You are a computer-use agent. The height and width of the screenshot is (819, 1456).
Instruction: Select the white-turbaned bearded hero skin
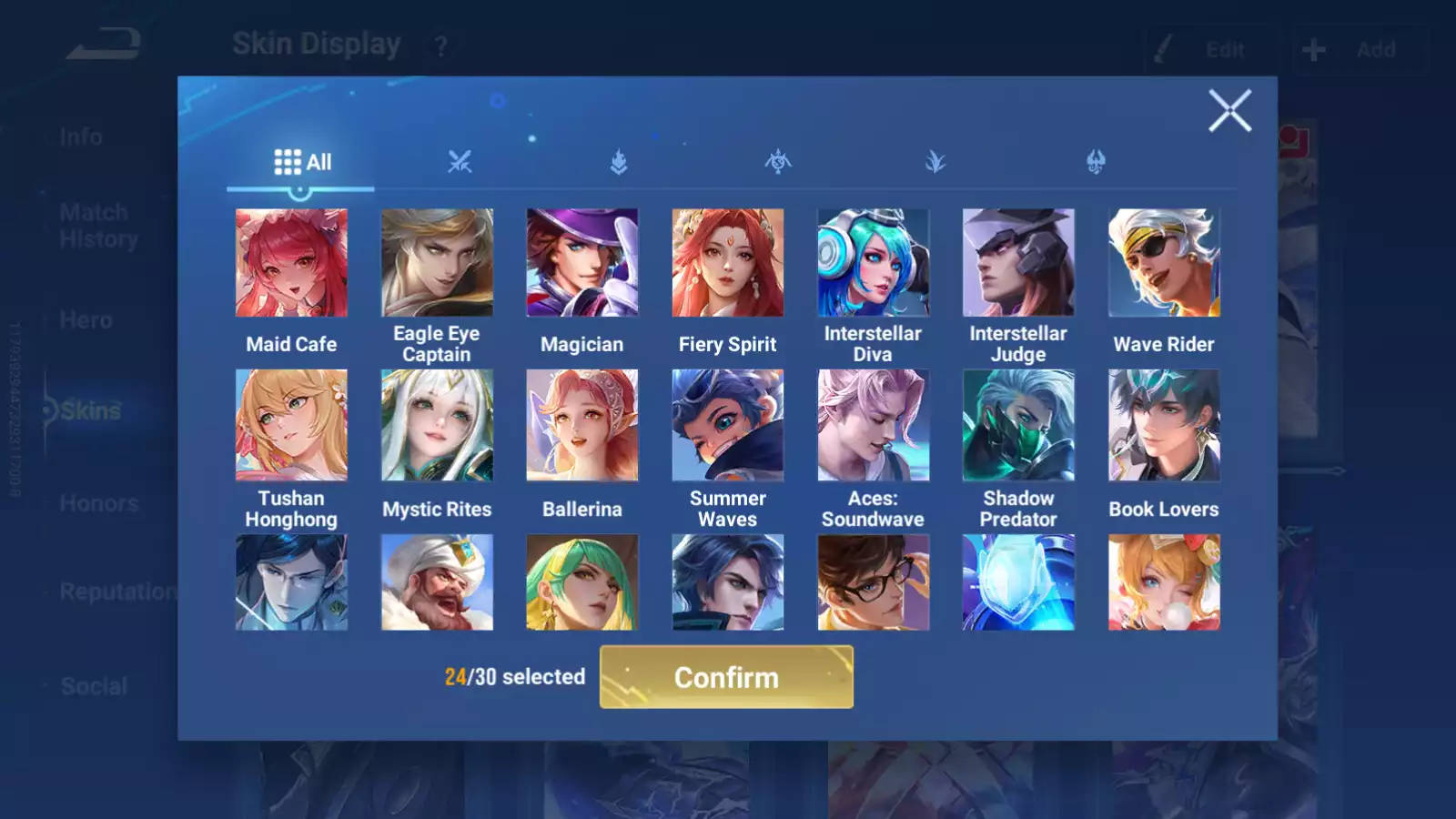[437, 582]
